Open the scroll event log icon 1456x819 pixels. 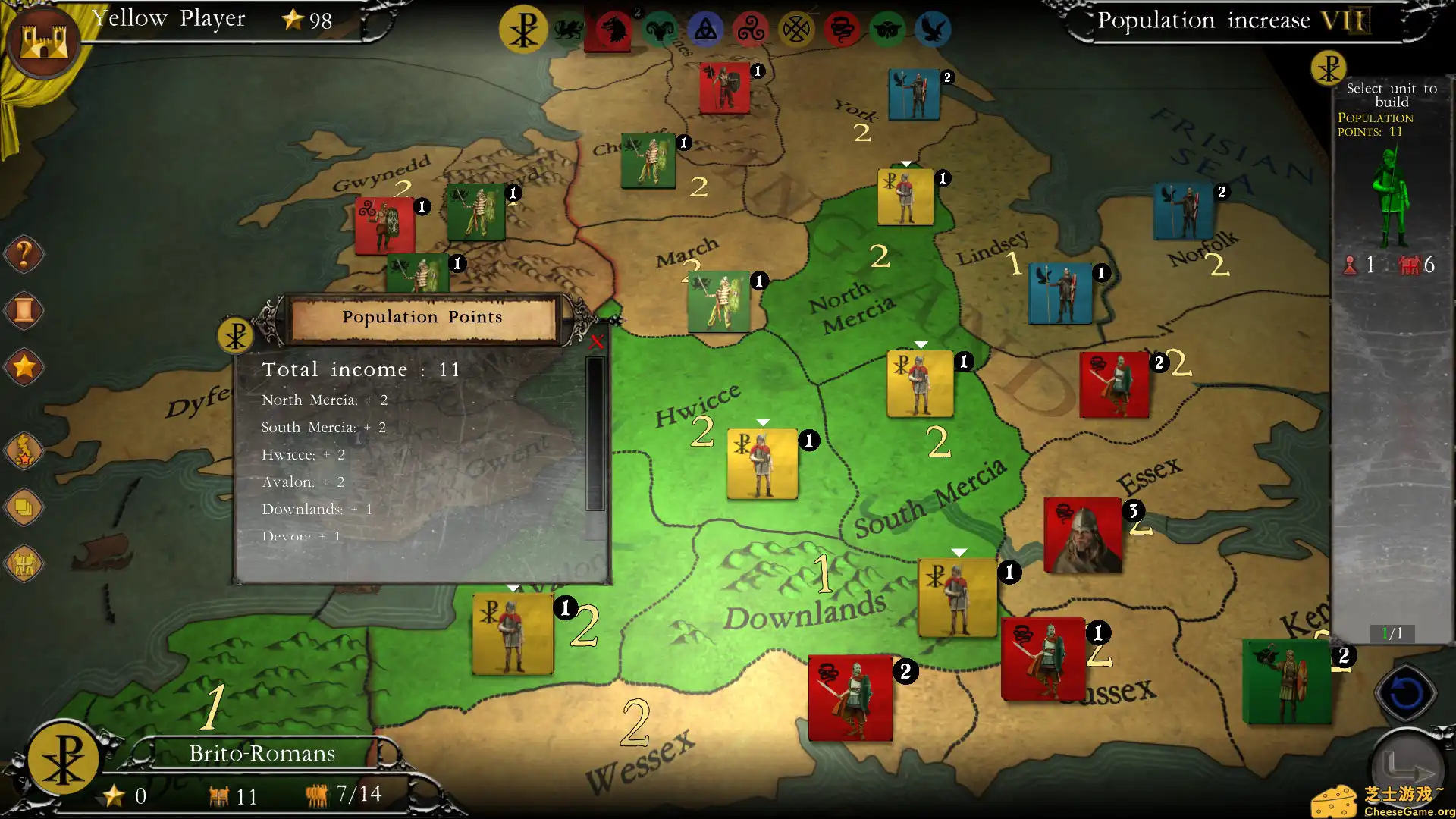(24, 311)
